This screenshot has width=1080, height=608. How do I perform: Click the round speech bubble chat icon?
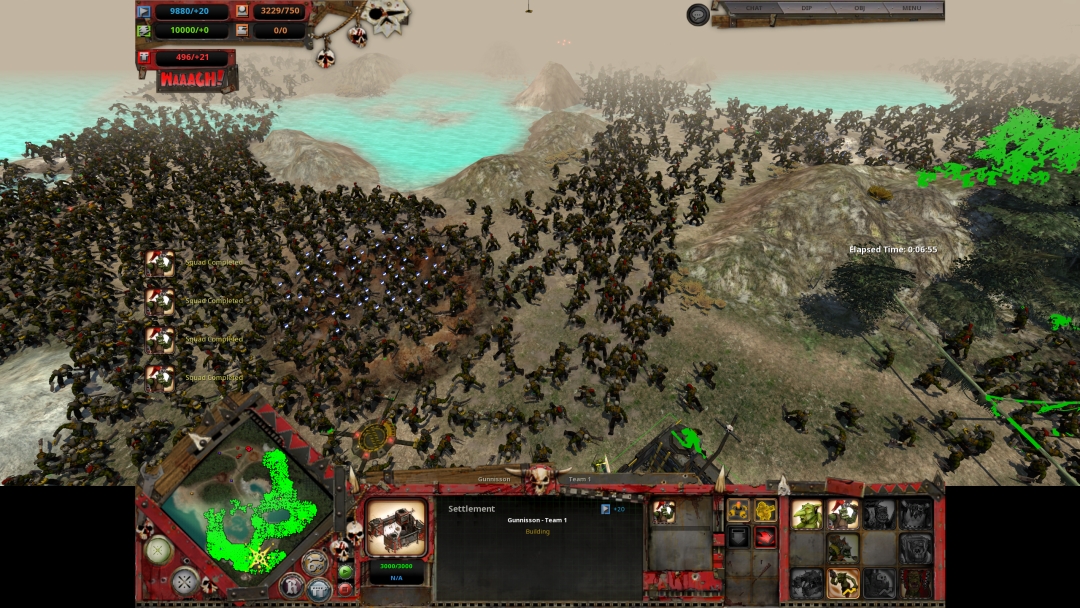(698, 14)
